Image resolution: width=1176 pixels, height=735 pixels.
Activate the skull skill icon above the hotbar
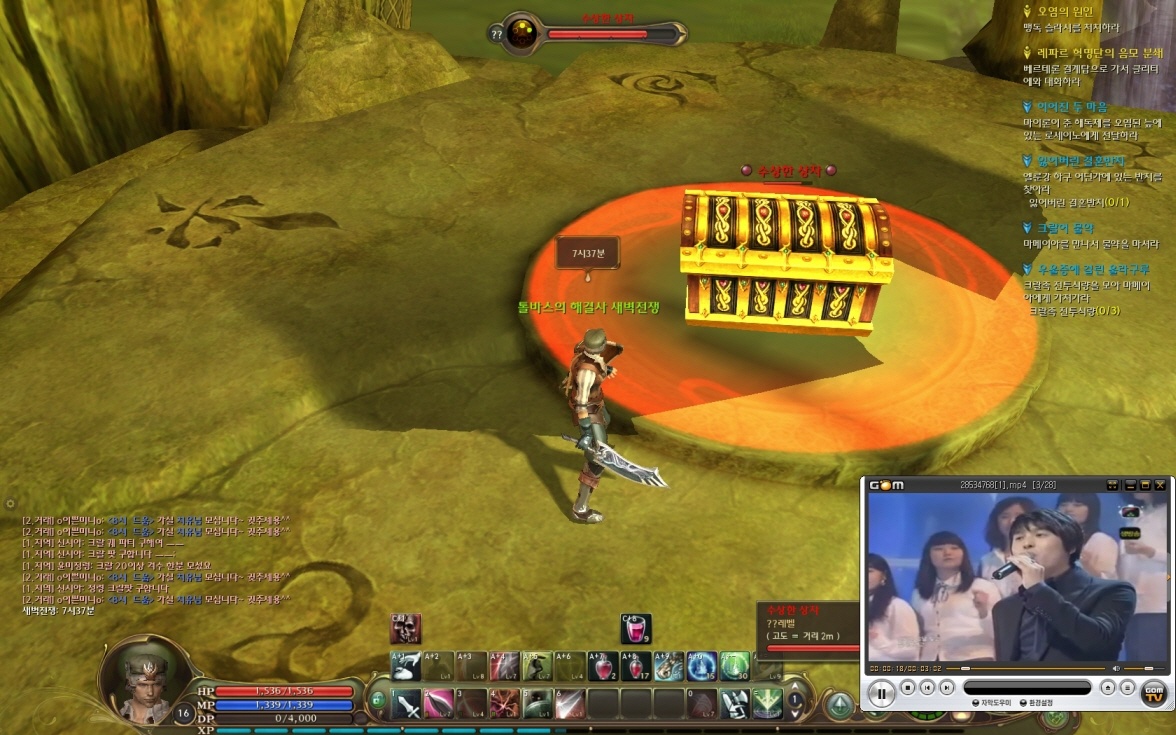(406, 628)
